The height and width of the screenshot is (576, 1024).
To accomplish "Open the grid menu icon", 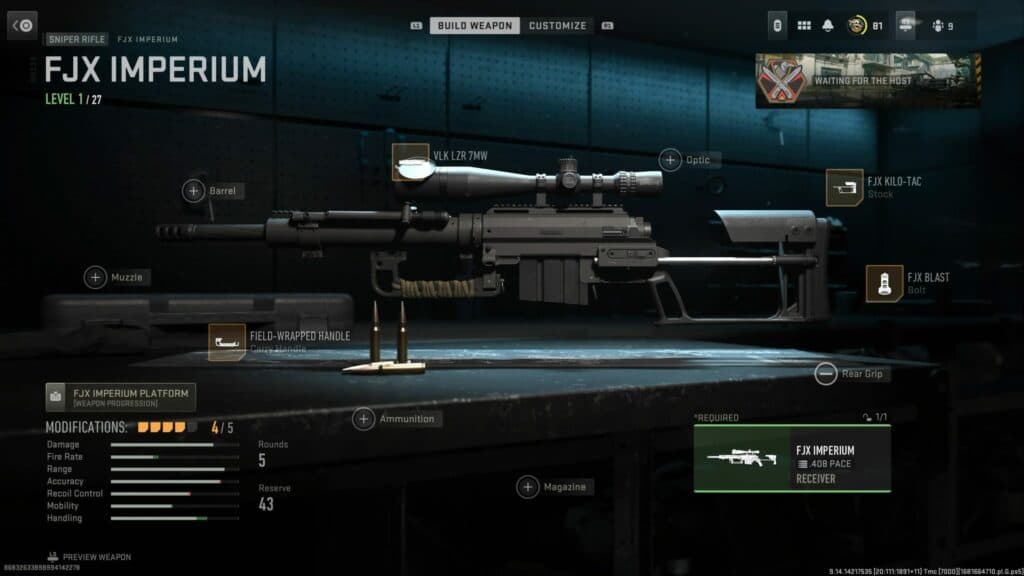I will (x=804, y=25).
